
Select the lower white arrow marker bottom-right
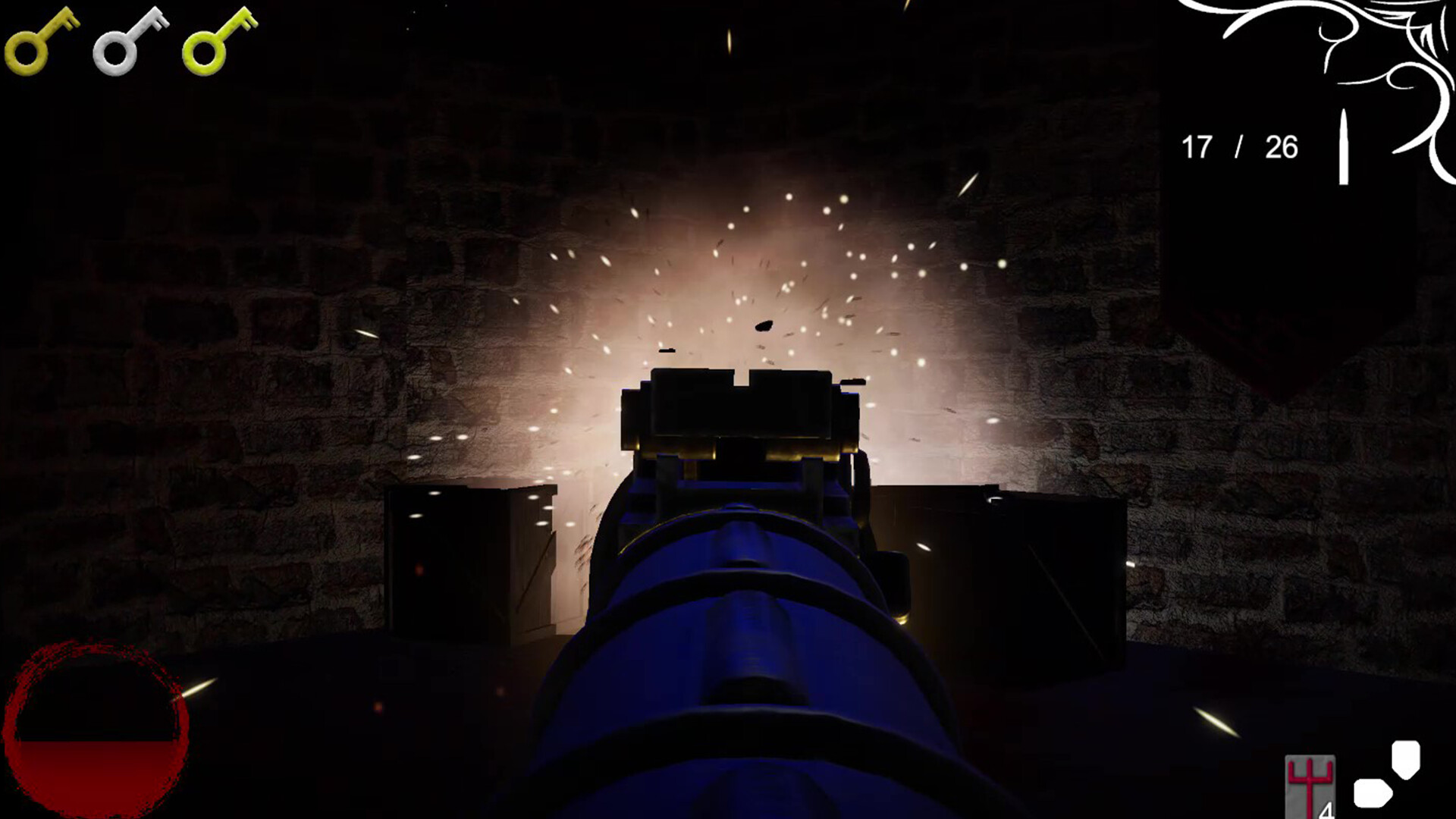click(x=1373, y=794)
